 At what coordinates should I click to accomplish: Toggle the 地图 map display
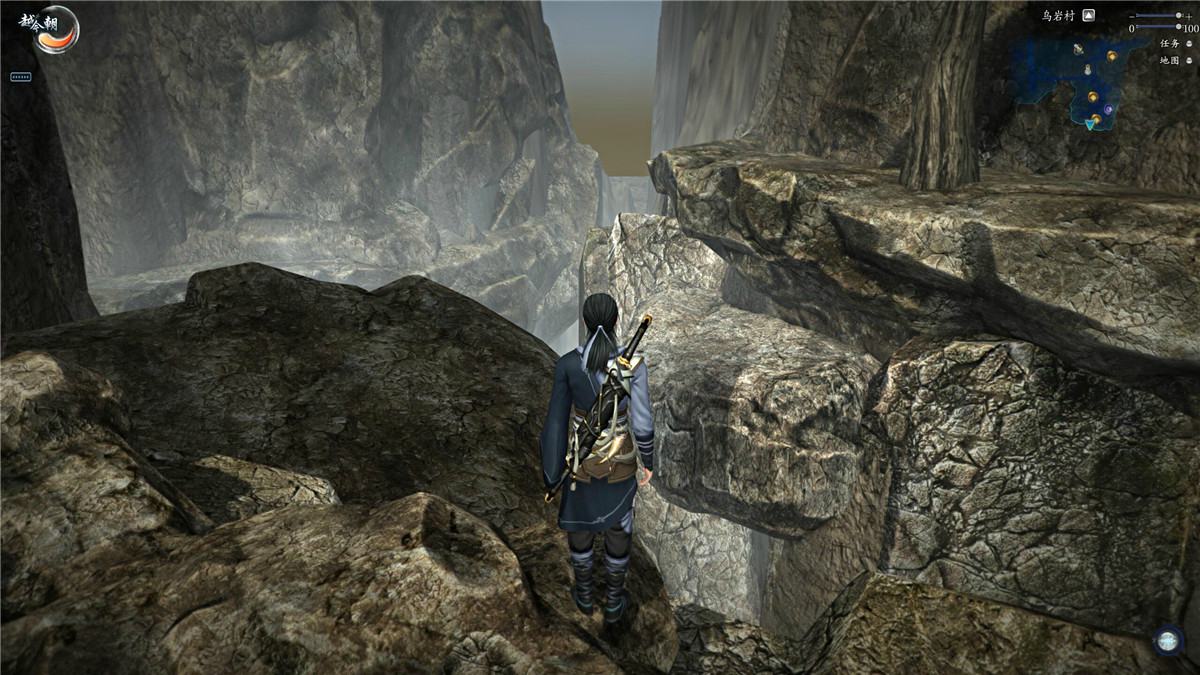[x=1191, y=60]
